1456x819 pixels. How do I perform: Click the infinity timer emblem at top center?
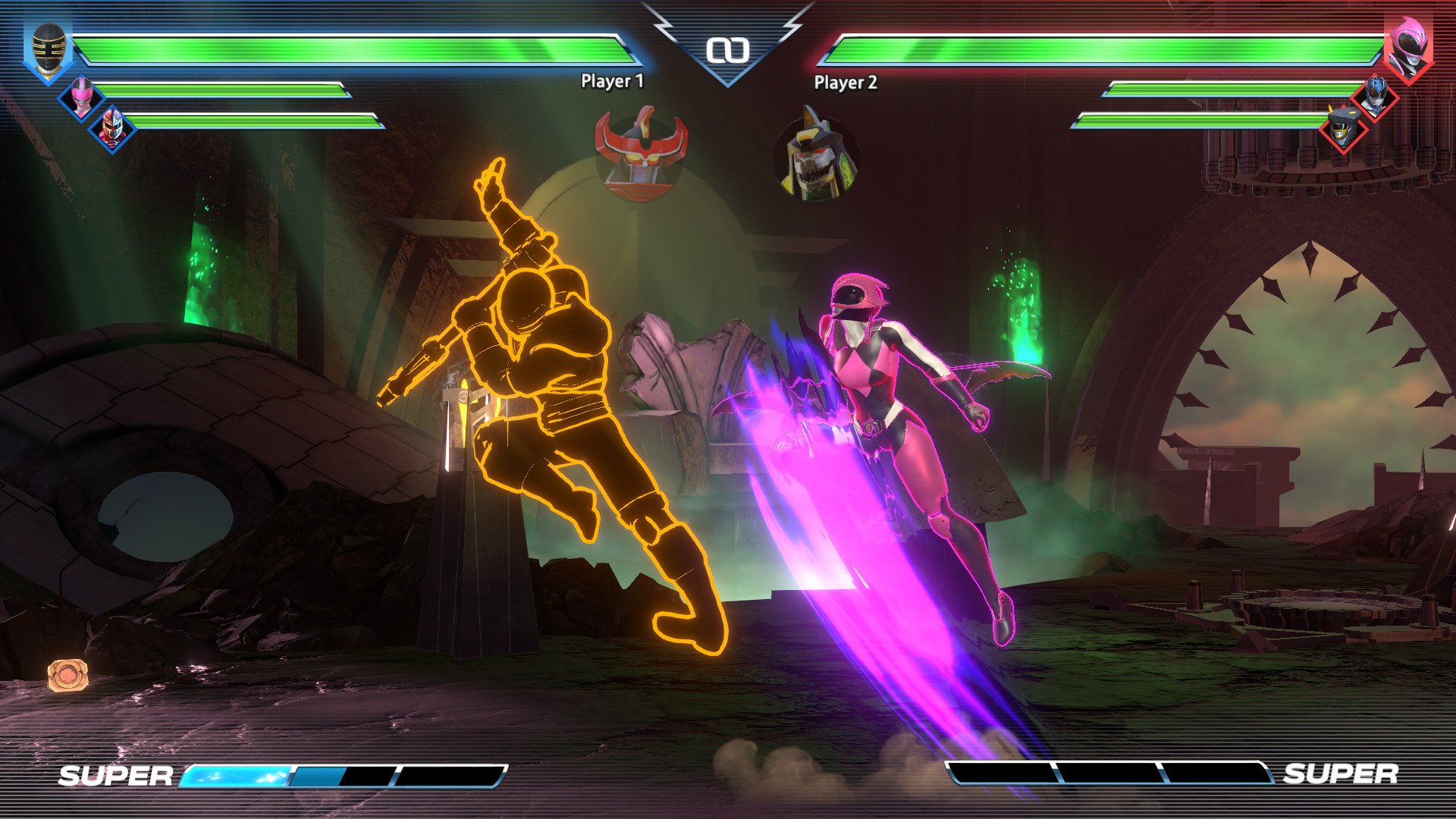tap(728, 52)
